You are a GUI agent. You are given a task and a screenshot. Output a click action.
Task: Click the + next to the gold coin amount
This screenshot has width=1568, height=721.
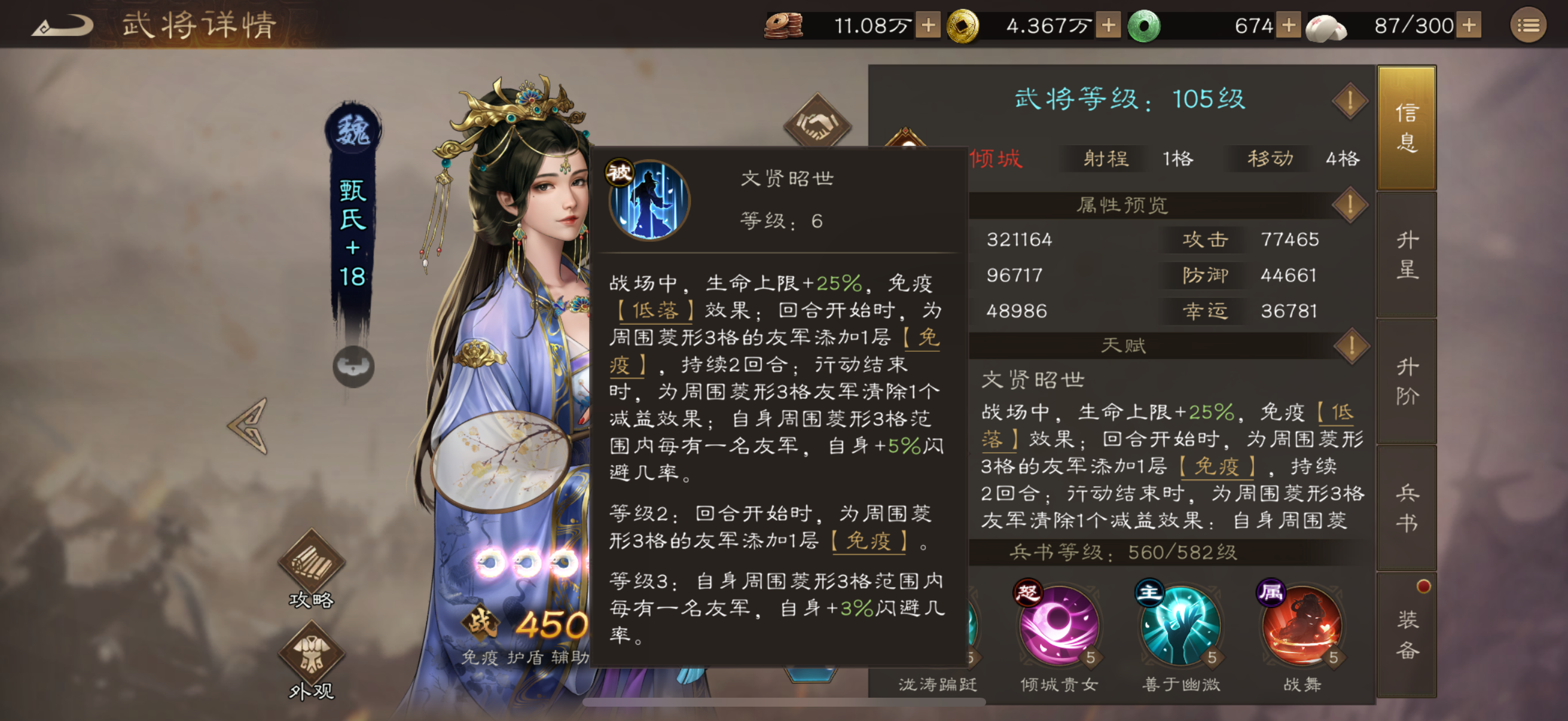pyautogui.click(x=1109, y=26)
